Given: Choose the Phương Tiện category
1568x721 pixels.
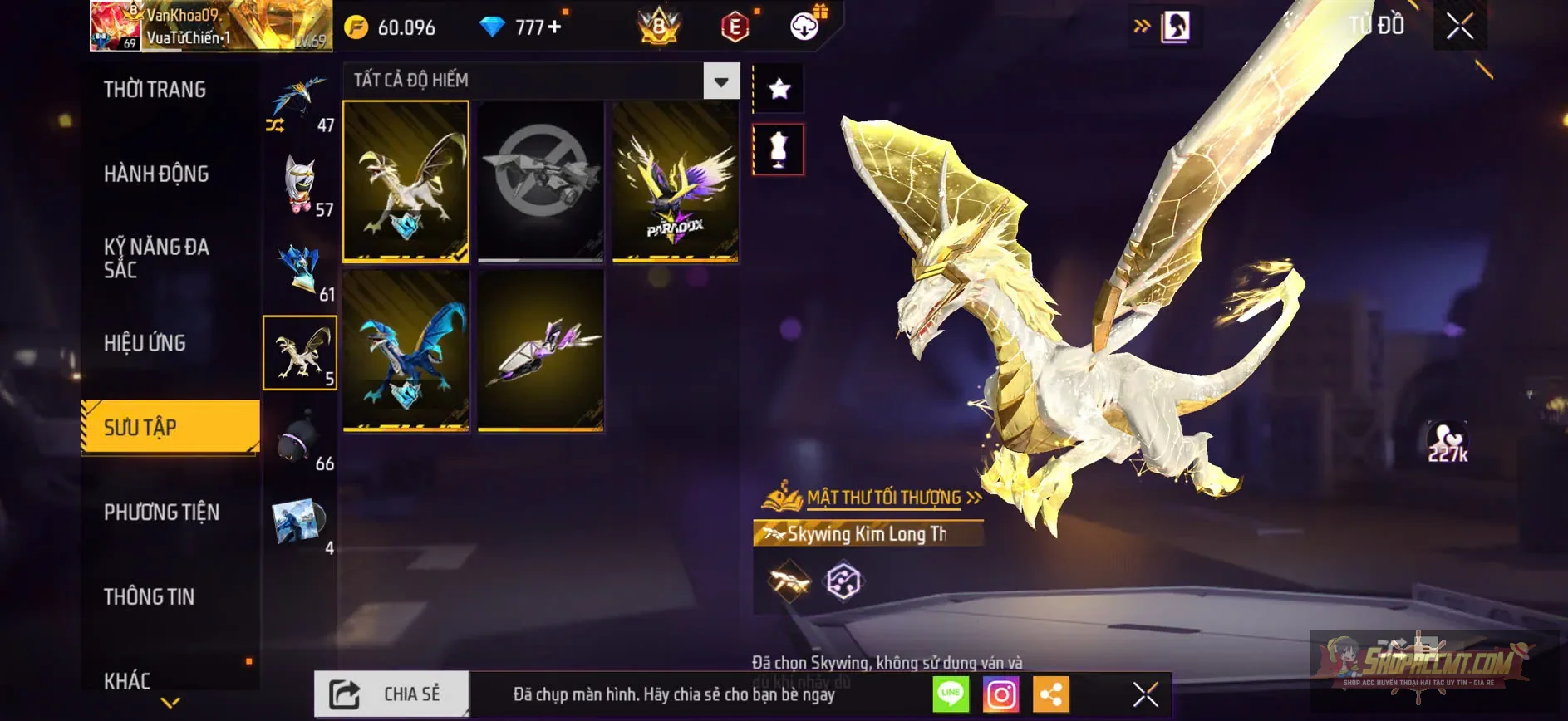Looking at the screenshot, I should click(162, 513).
